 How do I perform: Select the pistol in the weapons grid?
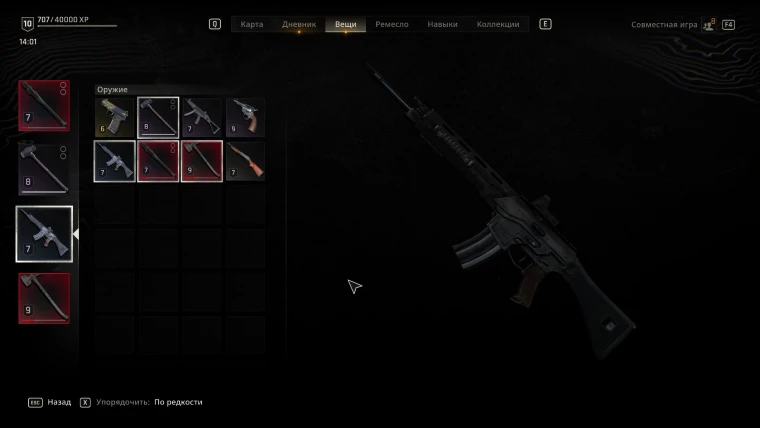tap(114, 117)
